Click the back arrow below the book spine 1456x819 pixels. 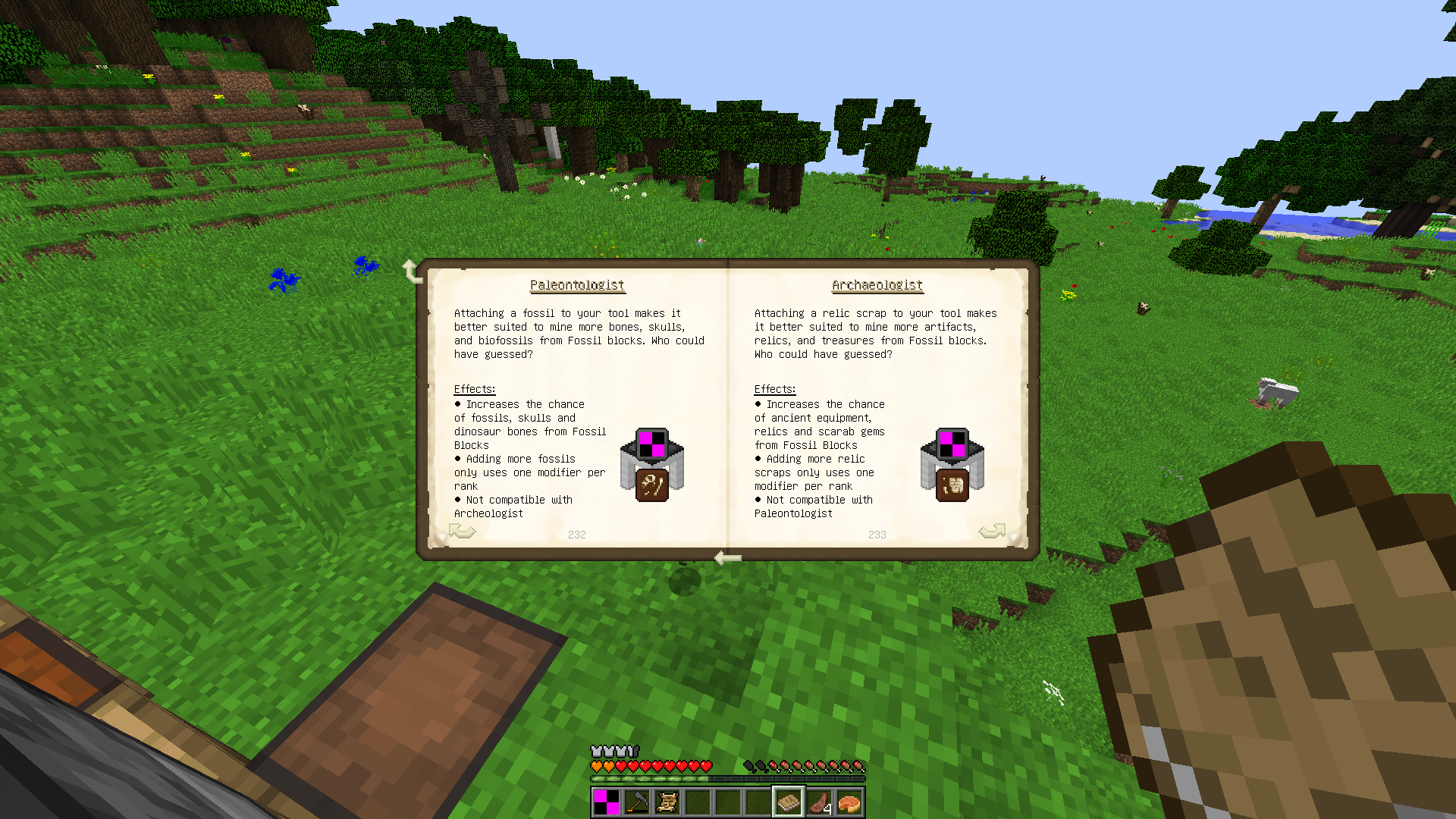coord(726,558)
